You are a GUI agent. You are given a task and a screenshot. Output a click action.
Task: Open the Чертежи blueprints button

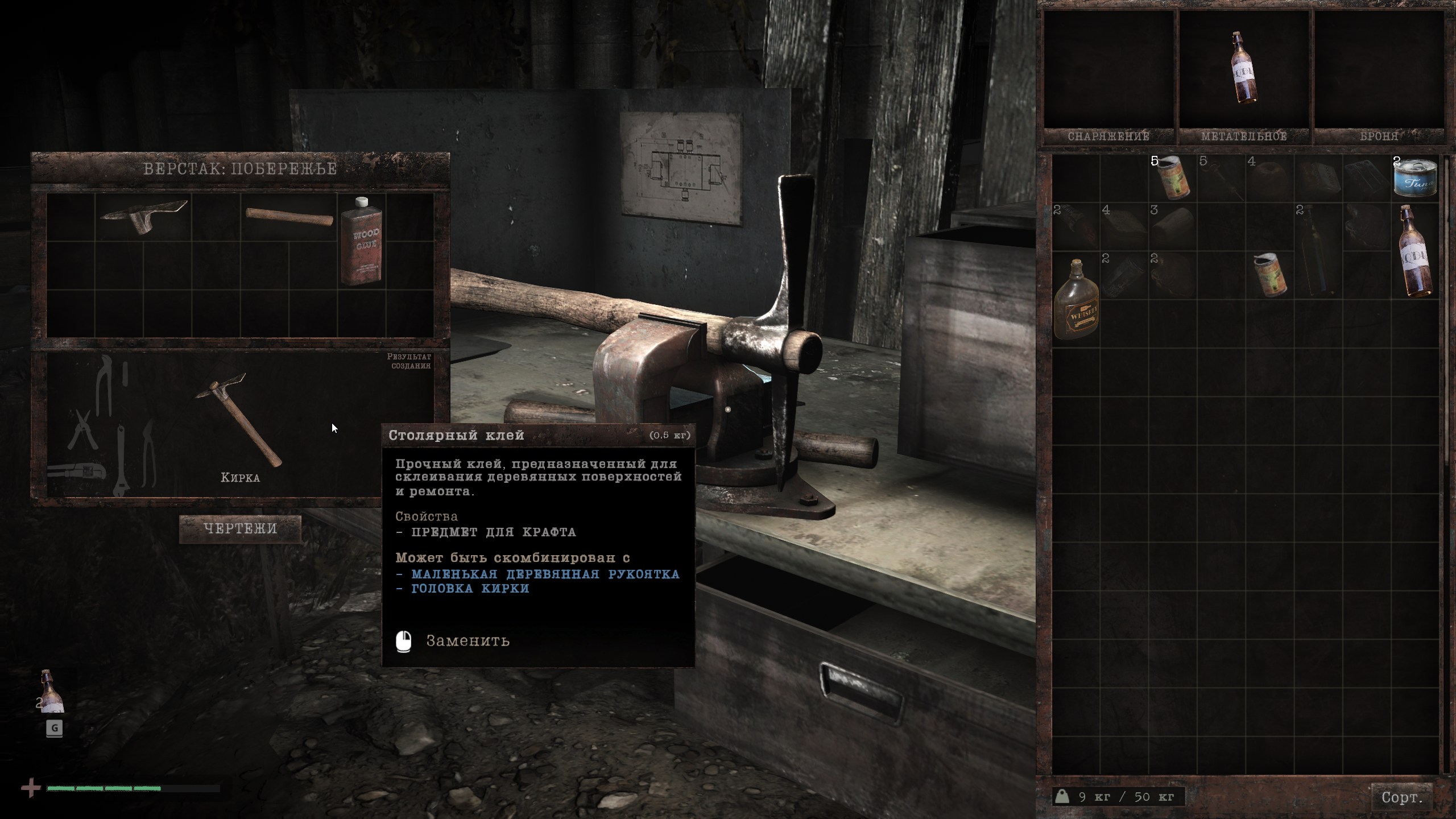coord(240,529)
